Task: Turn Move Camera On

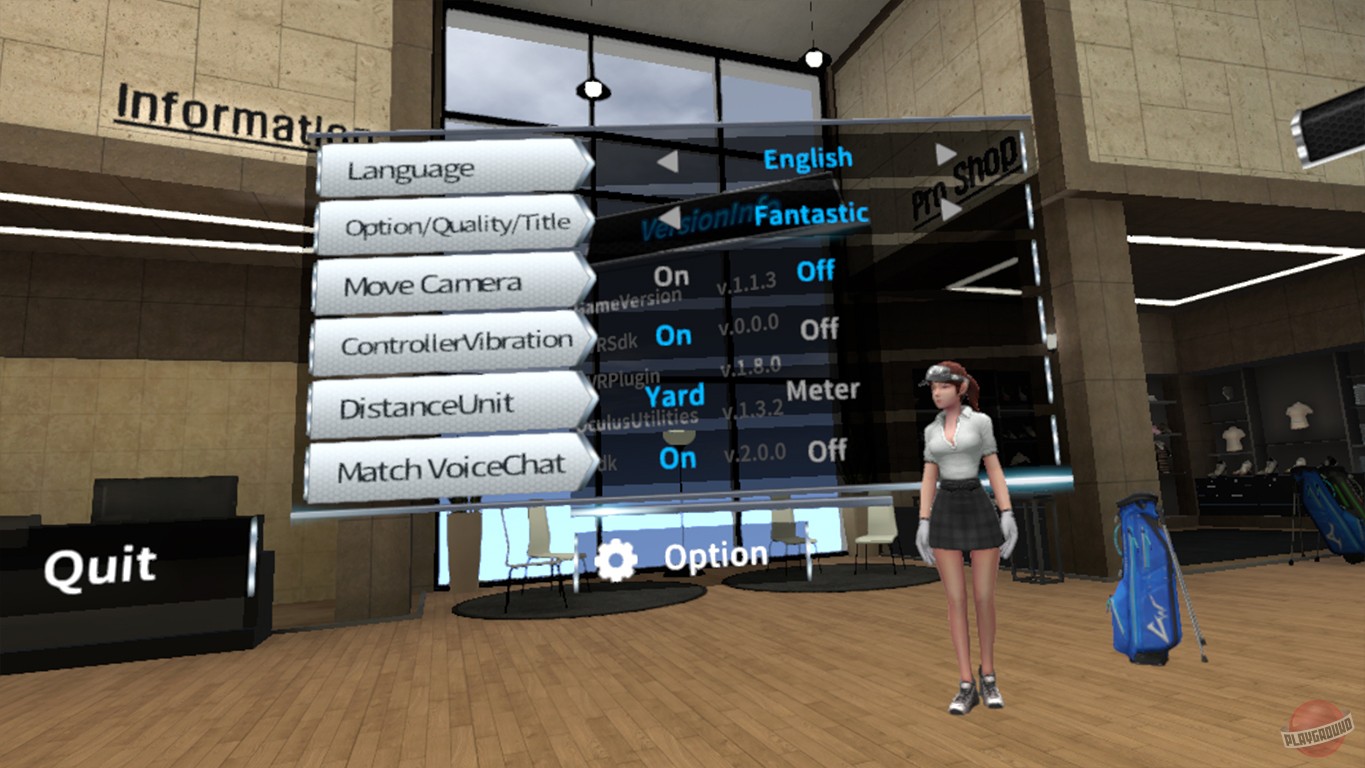Action: tap(670, 275)
